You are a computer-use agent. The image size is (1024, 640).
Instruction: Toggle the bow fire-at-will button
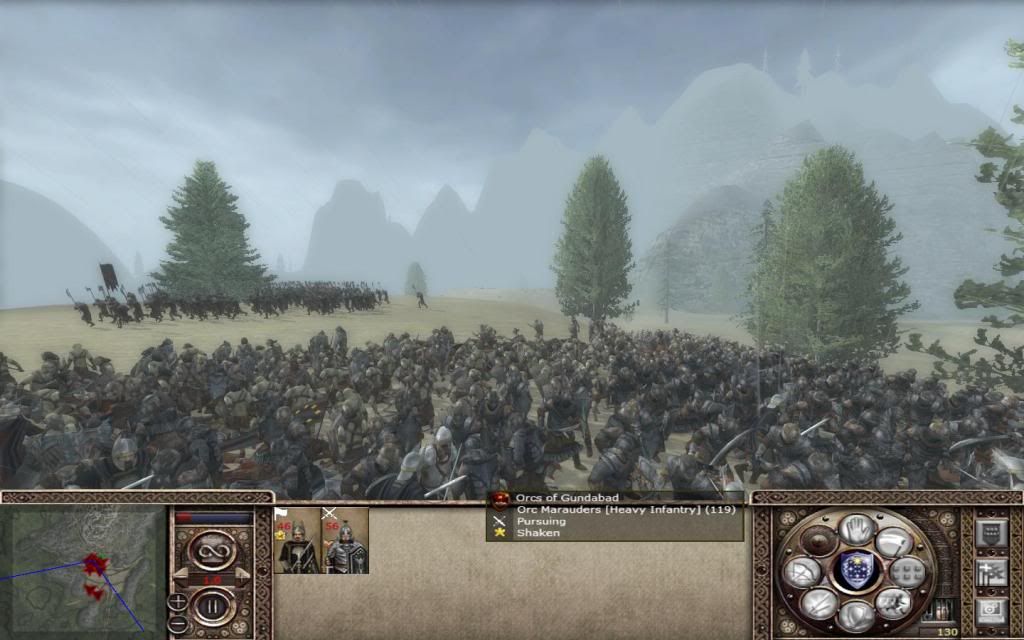coord(802,571)
